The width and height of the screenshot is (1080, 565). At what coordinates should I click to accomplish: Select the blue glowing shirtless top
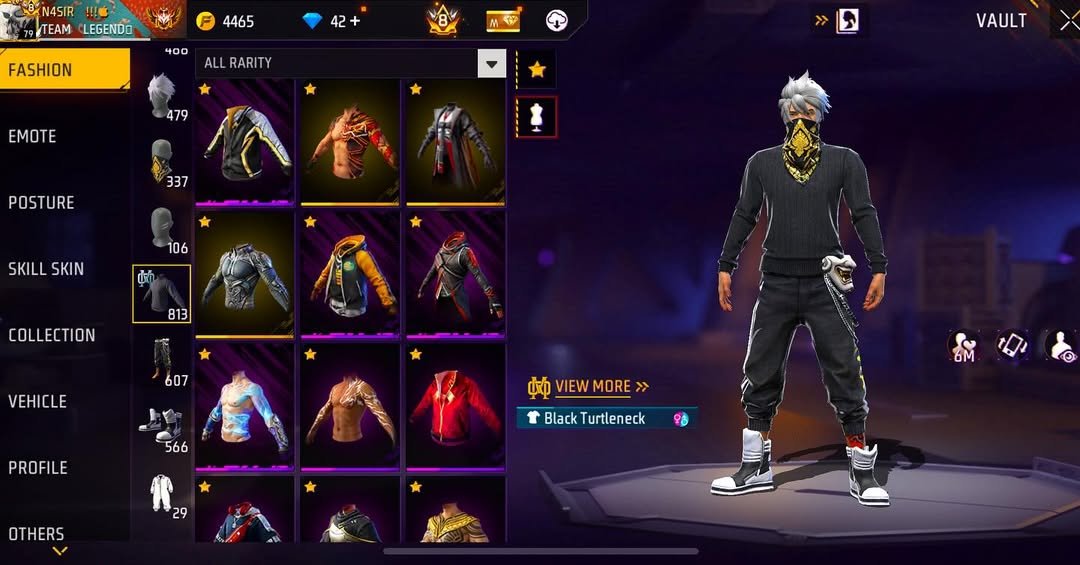point(245,406)
